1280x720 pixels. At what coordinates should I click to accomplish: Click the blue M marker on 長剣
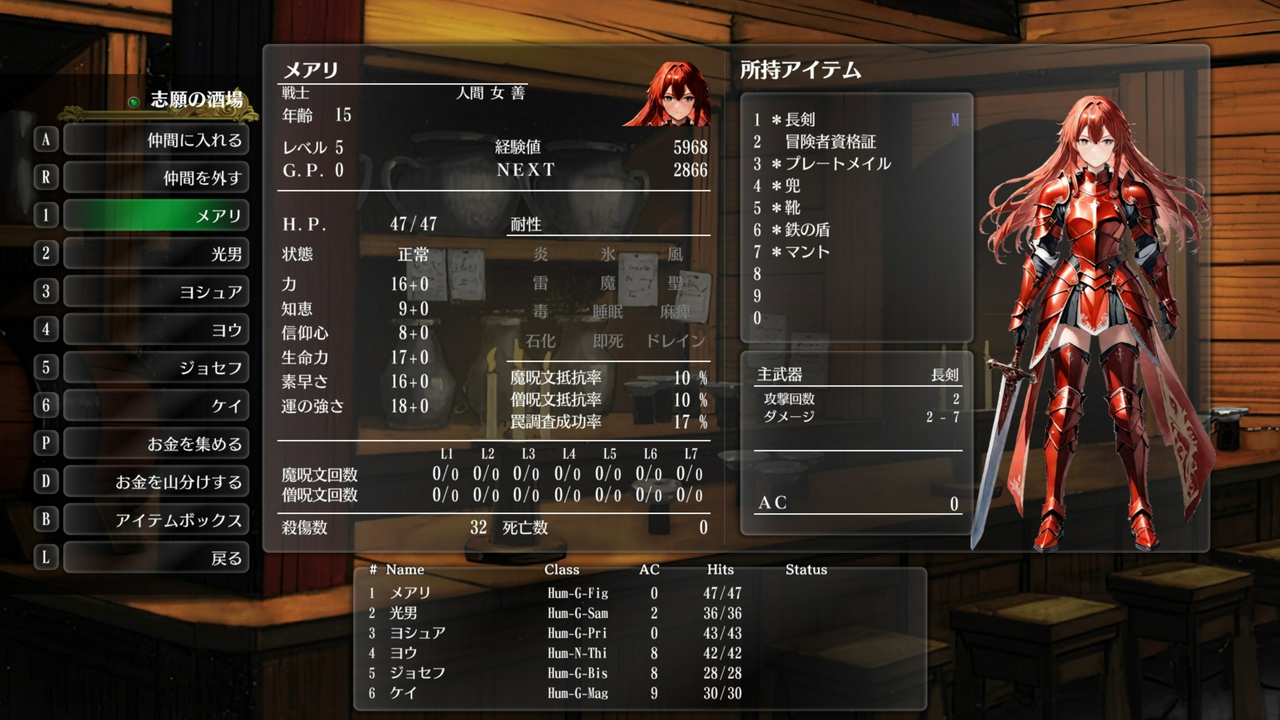point(957,121)
